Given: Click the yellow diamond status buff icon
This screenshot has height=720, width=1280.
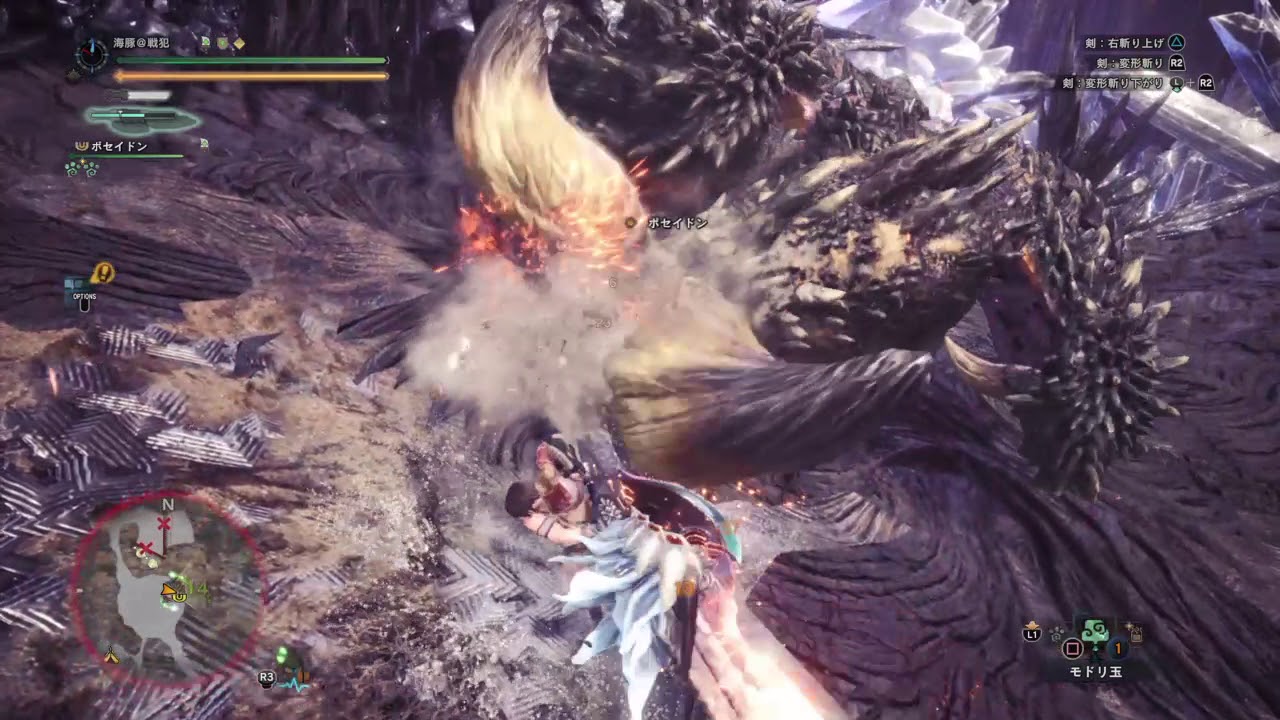Looking at the screenshot, I should [x=239, y=43].
